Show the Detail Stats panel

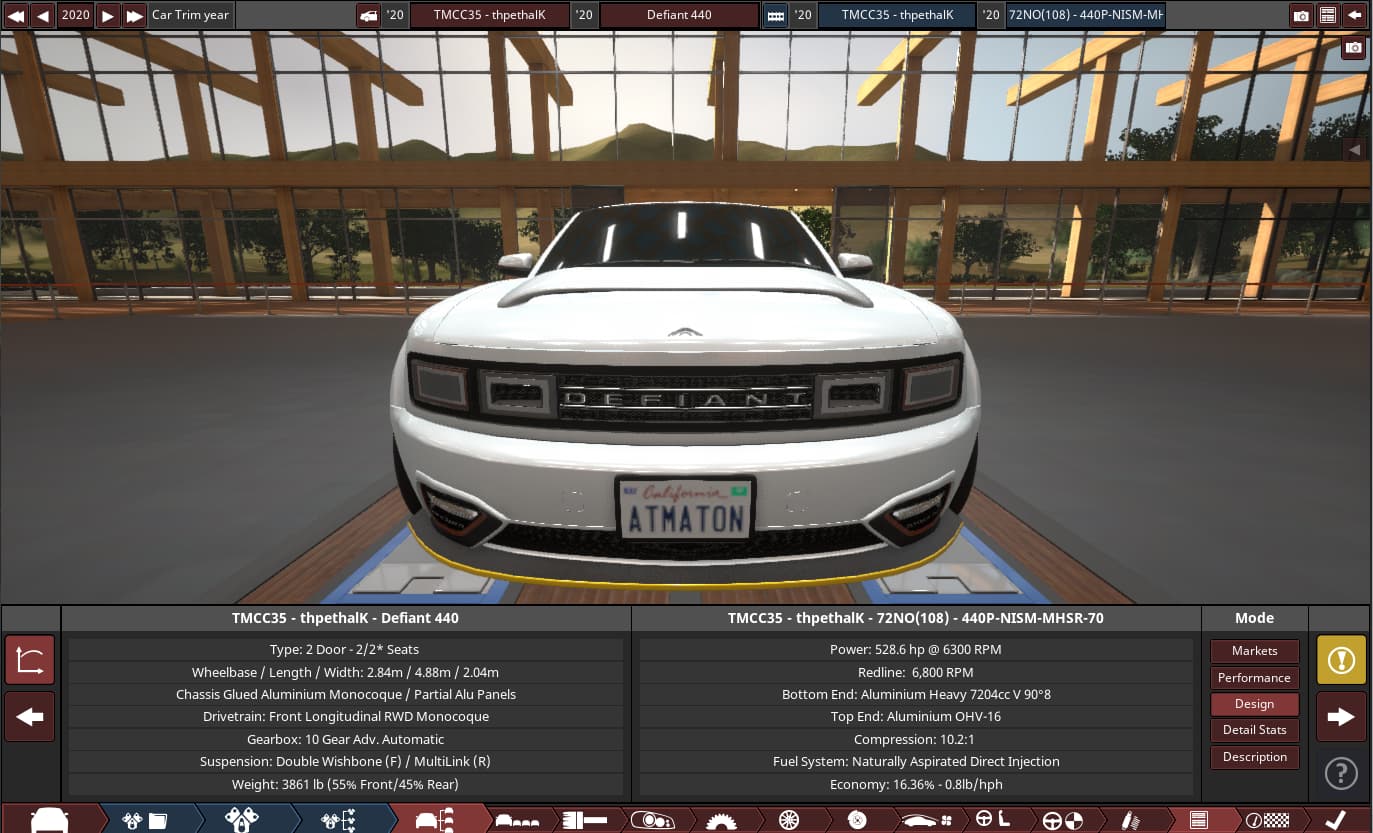pyautogui.click(x=1254, y=730)
